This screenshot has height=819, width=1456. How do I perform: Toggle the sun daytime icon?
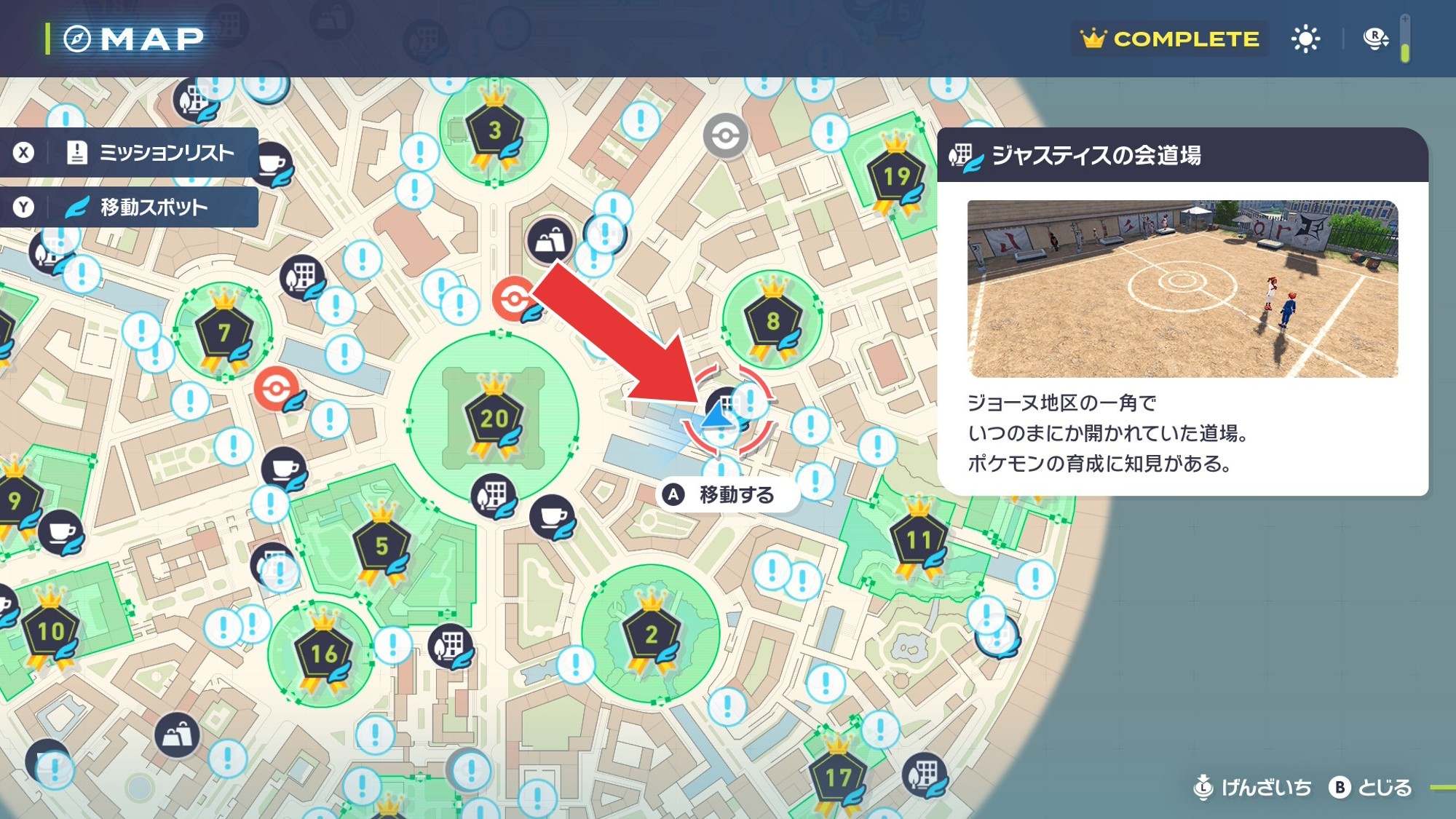[1305, 39]
